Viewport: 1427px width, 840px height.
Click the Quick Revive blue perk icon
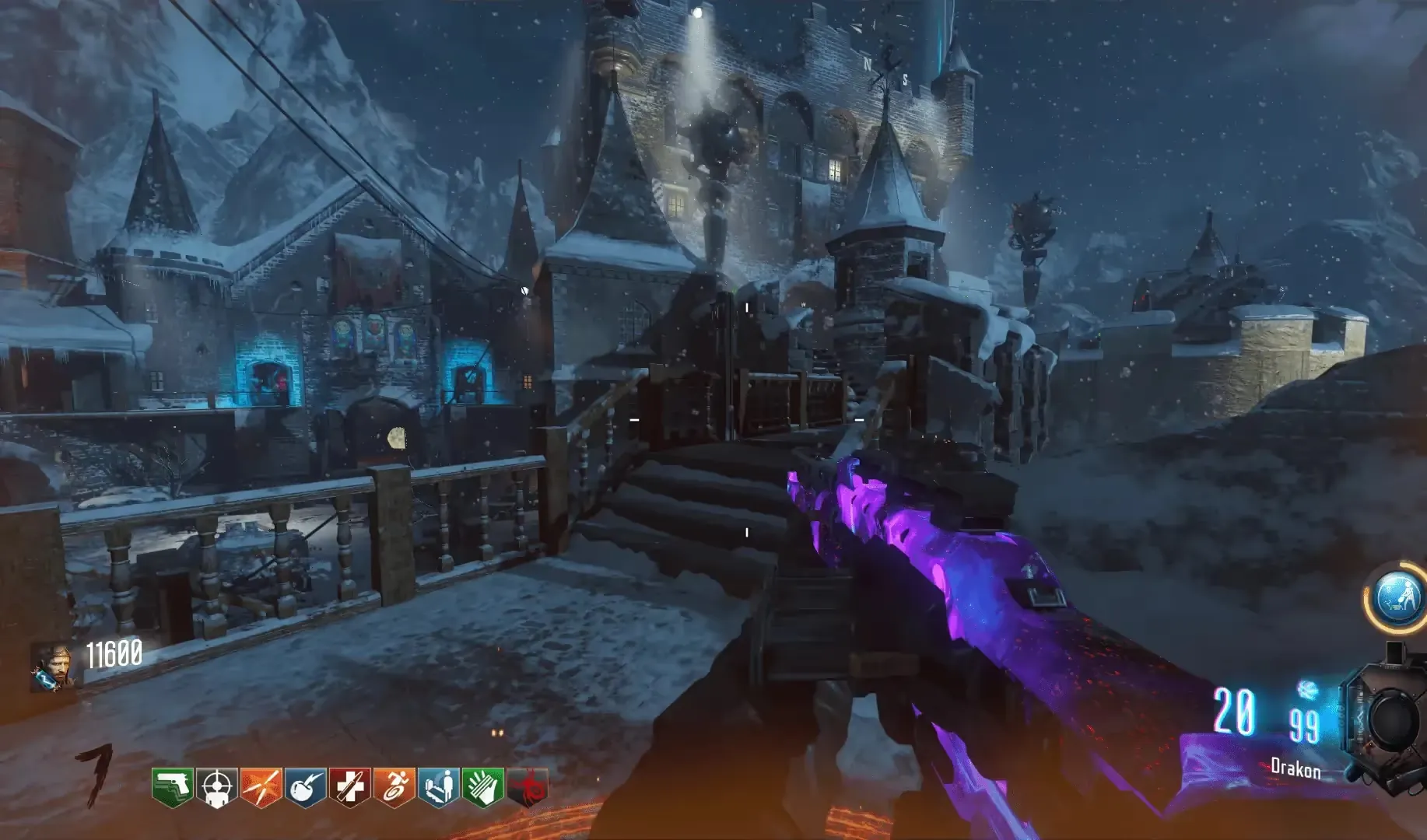click(438, 786)
